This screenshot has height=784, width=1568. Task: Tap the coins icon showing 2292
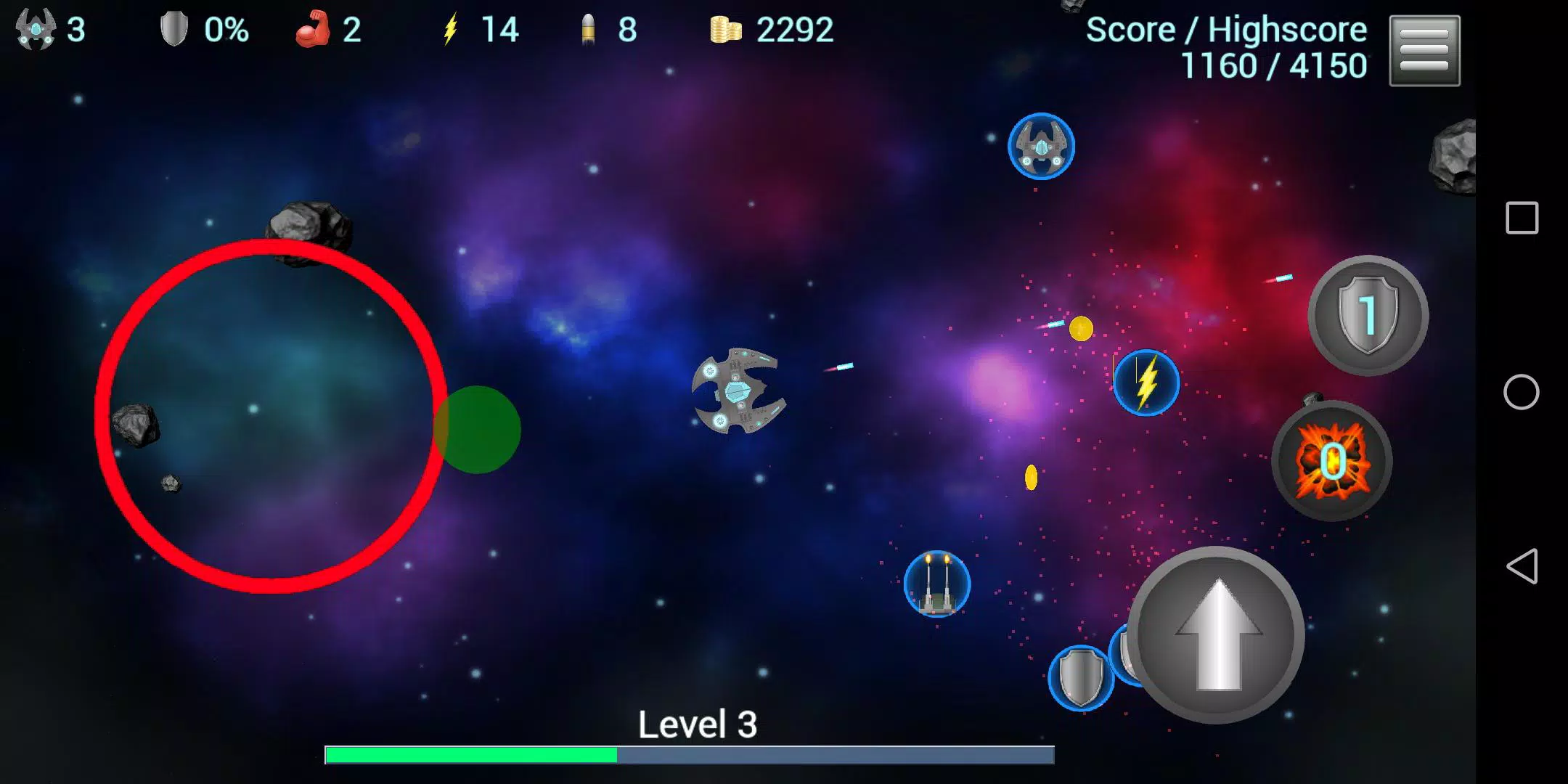[x=726, y=30]
